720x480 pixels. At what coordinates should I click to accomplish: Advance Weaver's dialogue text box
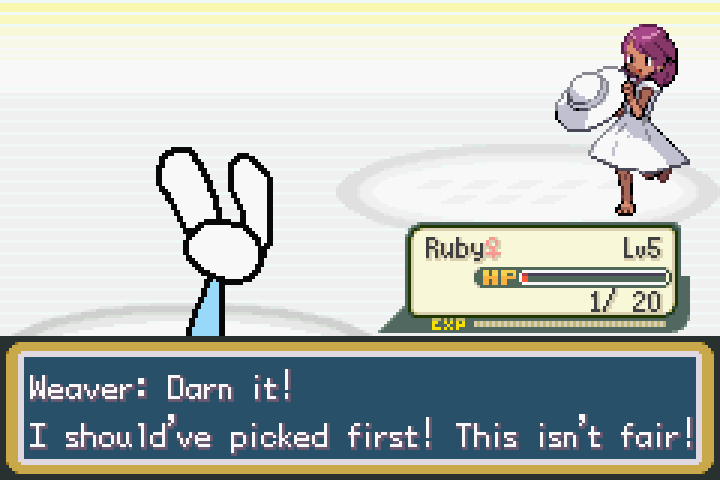point(360,411)
